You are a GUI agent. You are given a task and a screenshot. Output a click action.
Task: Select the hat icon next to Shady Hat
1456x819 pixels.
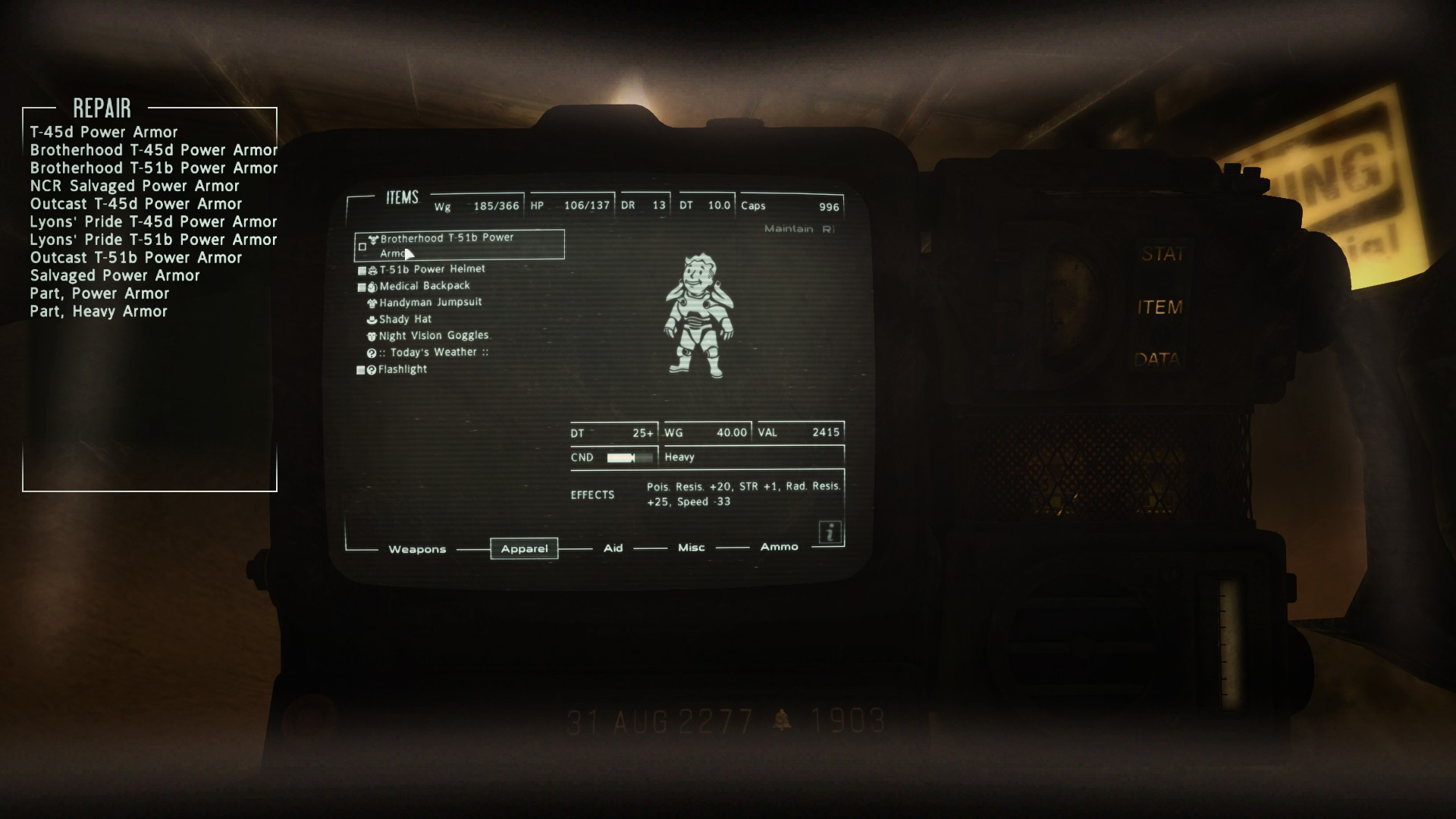coord(372,318)
